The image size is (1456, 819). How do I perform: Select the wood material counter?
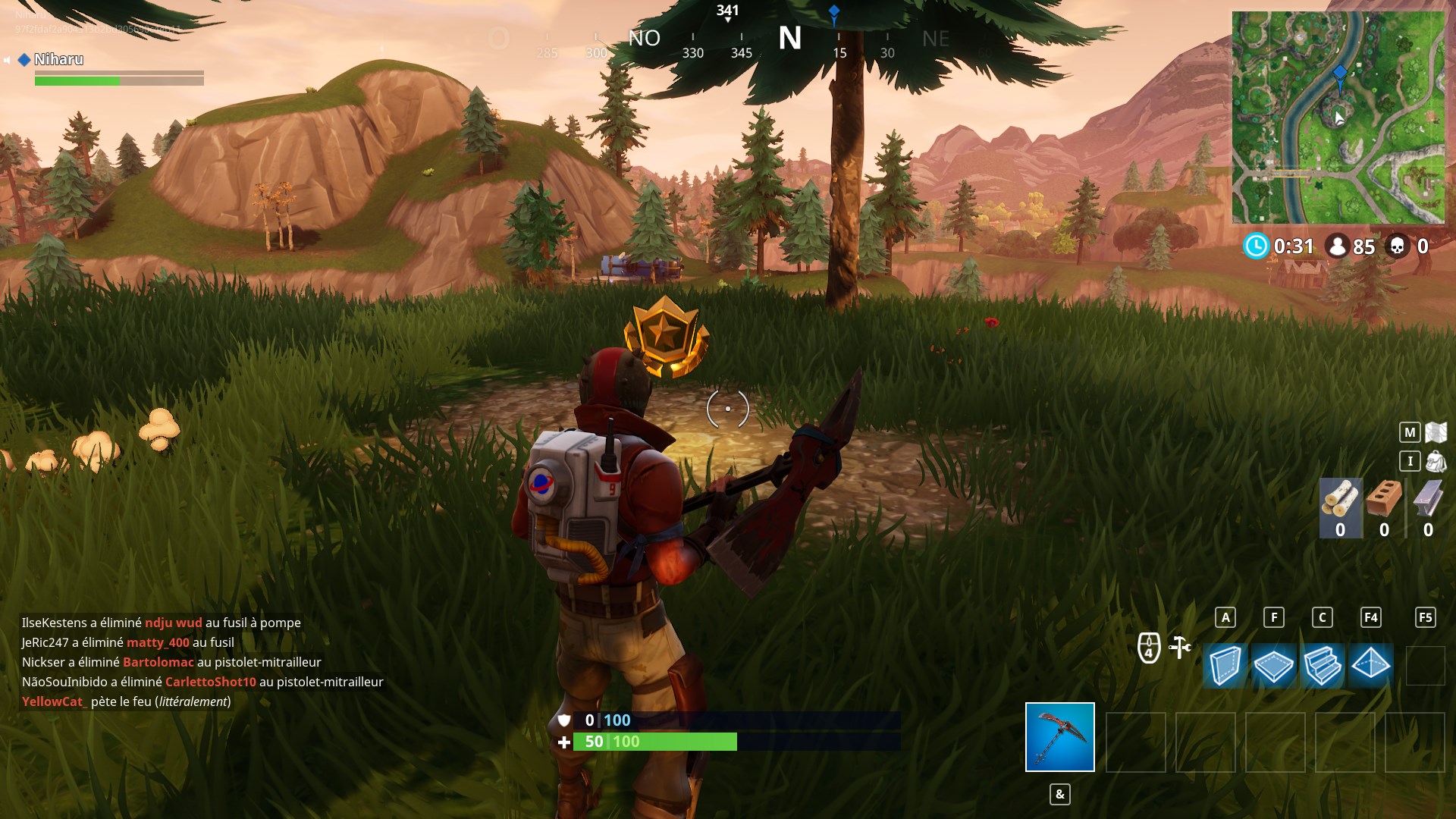(1340, 508)
